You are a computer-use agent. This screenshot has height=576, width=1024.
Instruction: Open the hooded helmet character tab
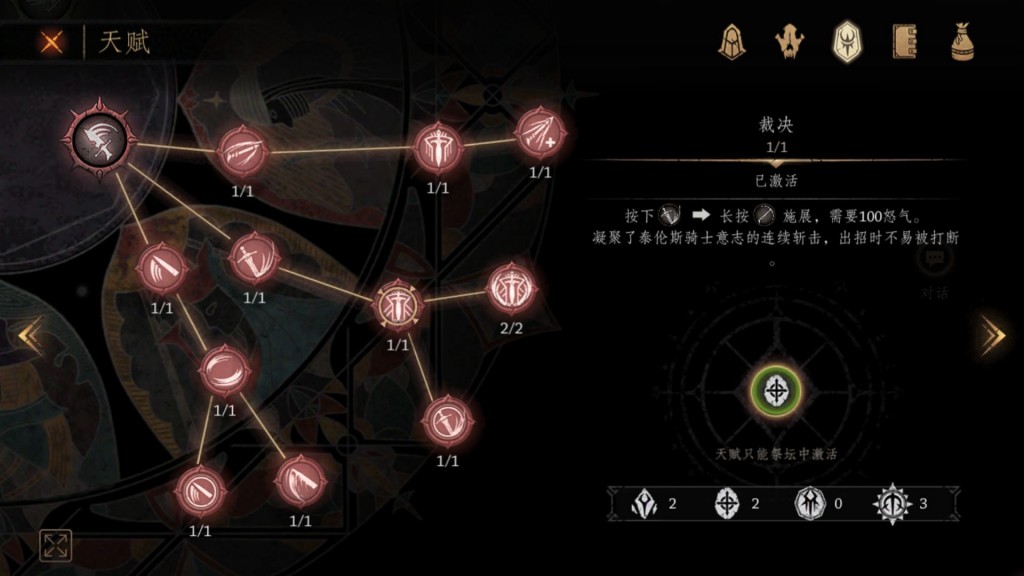point(733,42)
